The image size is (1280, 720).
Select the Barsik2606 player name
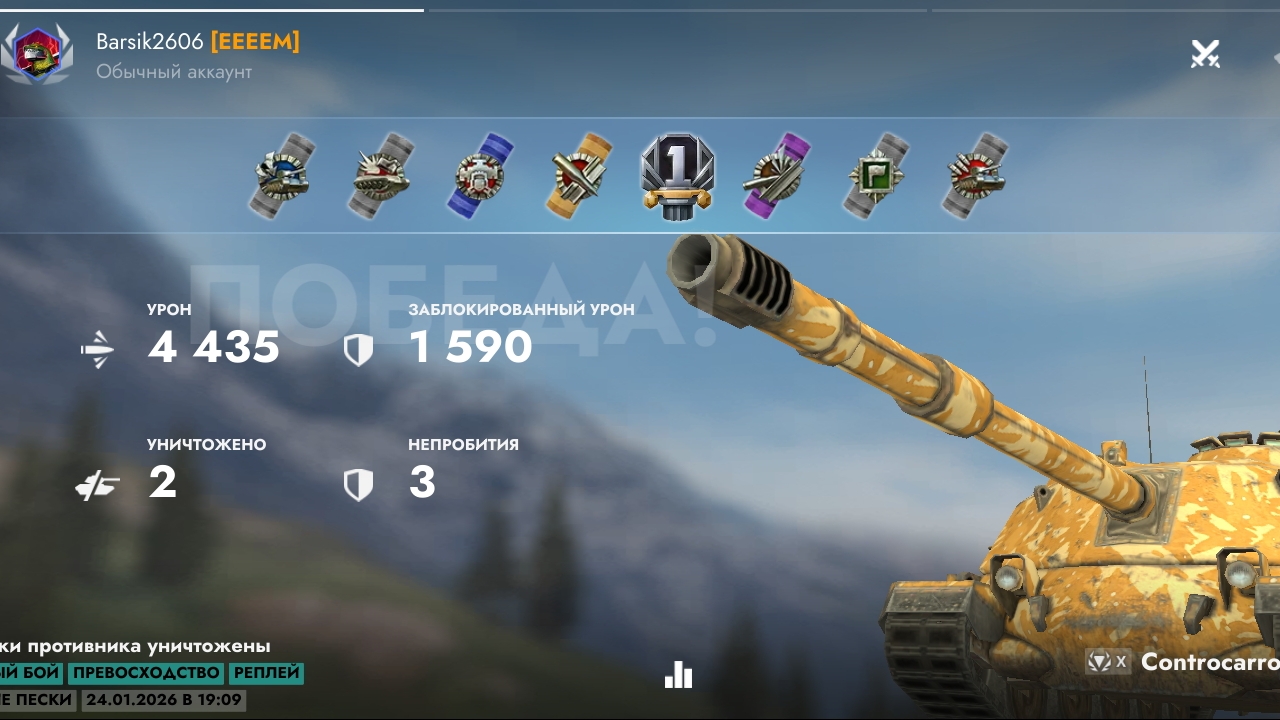(150, 42)
